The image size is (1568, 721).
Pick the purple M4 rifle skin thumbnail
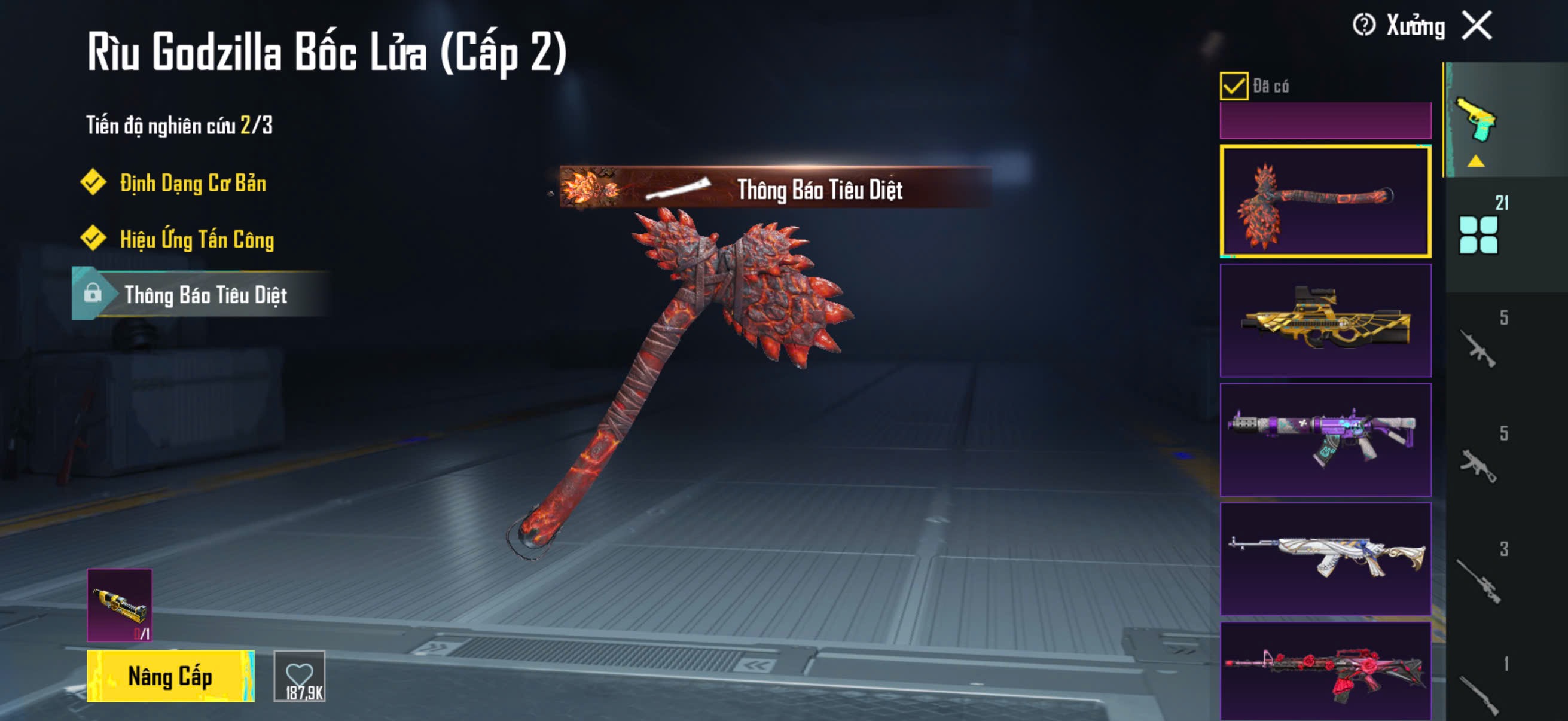[1325, 439]
